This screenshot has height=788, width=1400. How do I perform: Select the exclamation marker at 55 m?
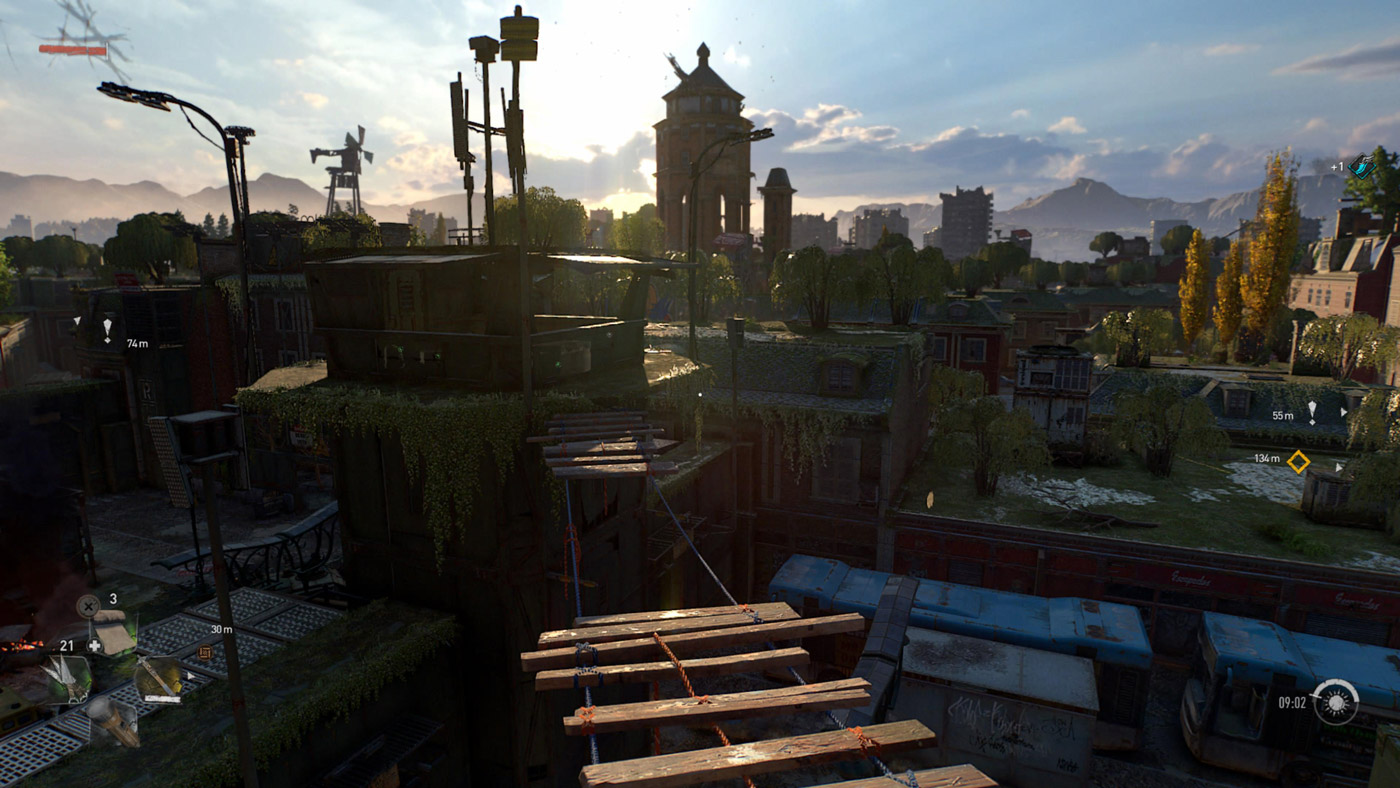pyautogui.click(x=1311, y=412)
